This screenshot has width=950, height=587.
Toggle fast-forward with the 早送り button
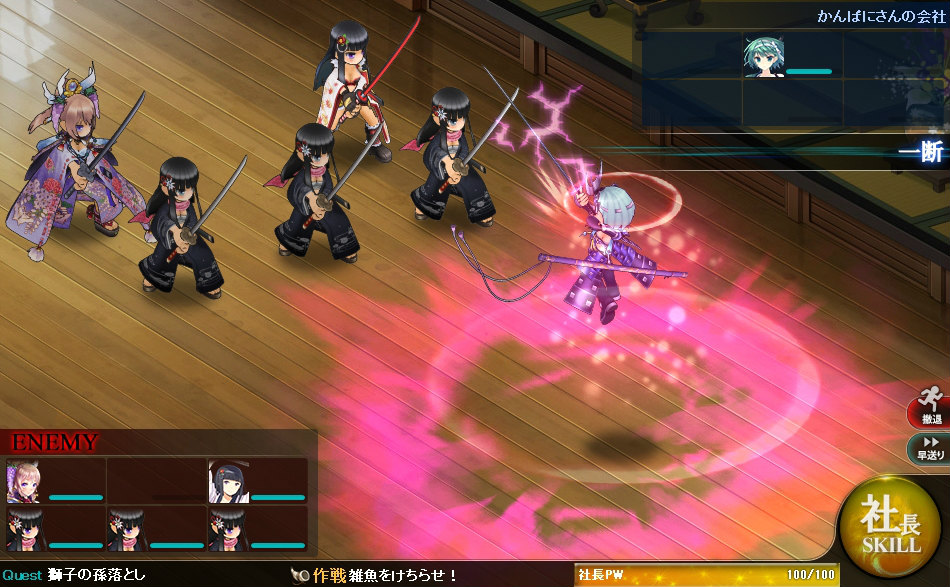(x=929, y=449)
